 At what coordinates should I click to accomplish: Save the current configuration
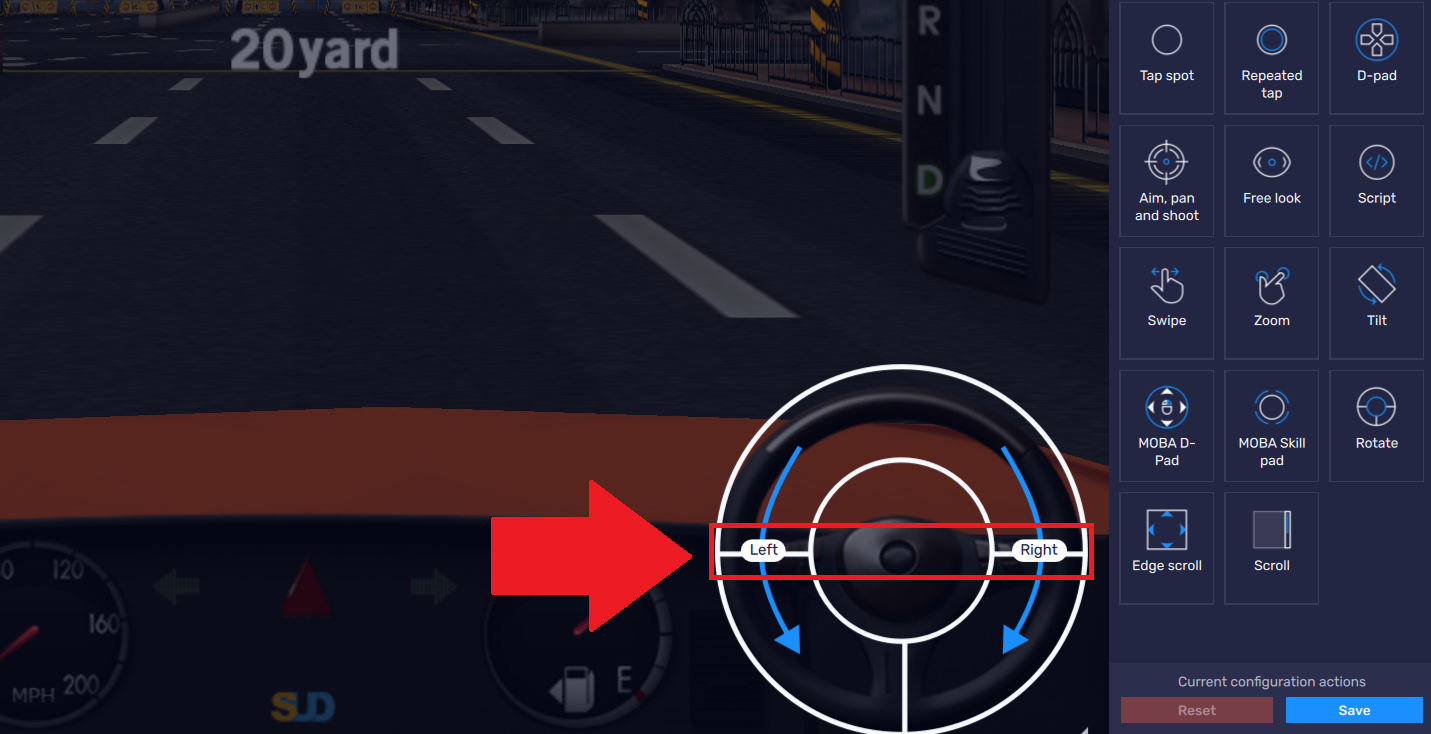(1353, 710)
